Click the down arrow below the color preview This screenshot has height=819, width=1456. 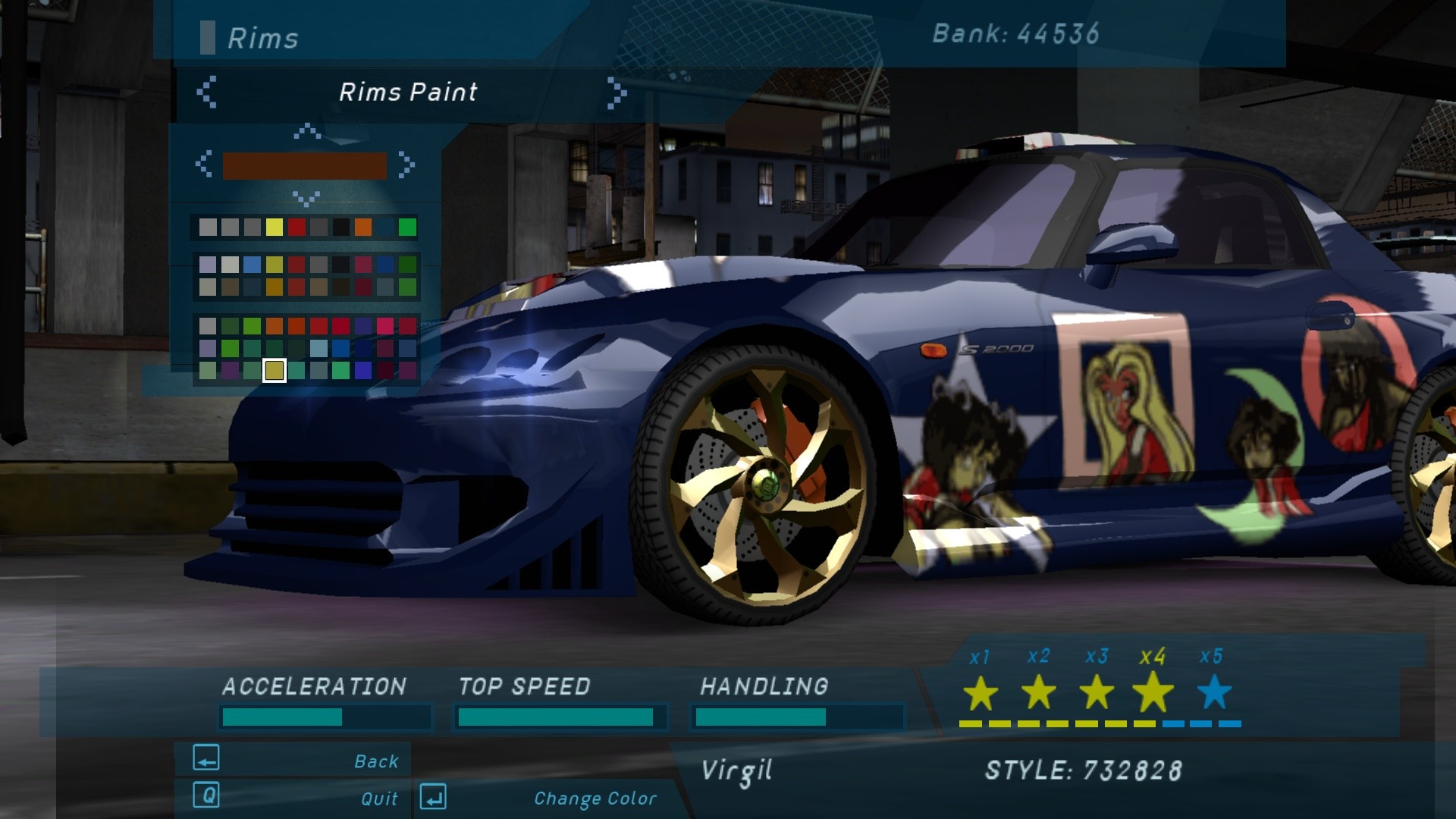[306, 199]
